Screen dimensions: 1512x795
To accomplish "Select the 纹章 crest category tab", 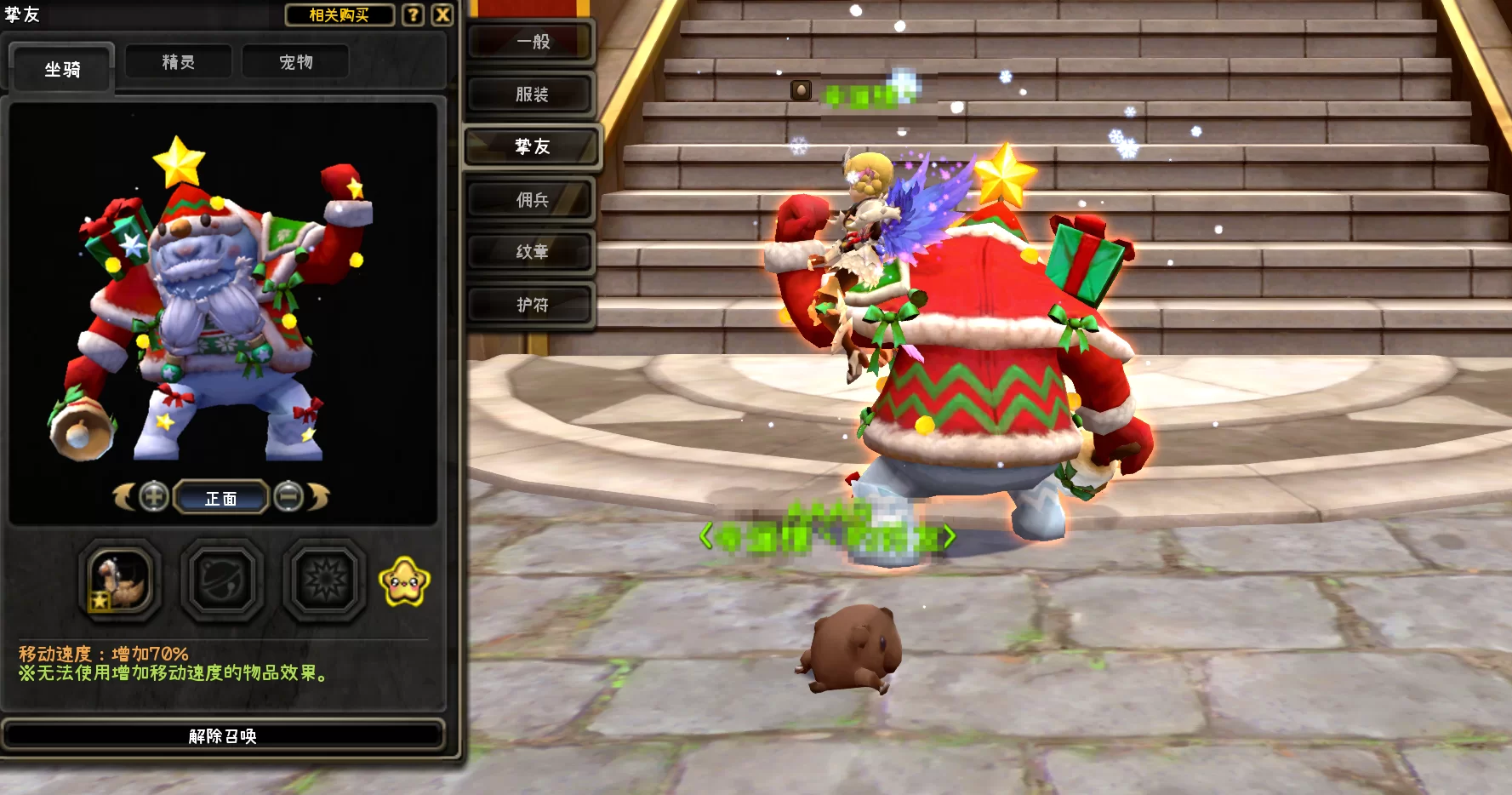I will pyautogui.click(x=532, y=252).
